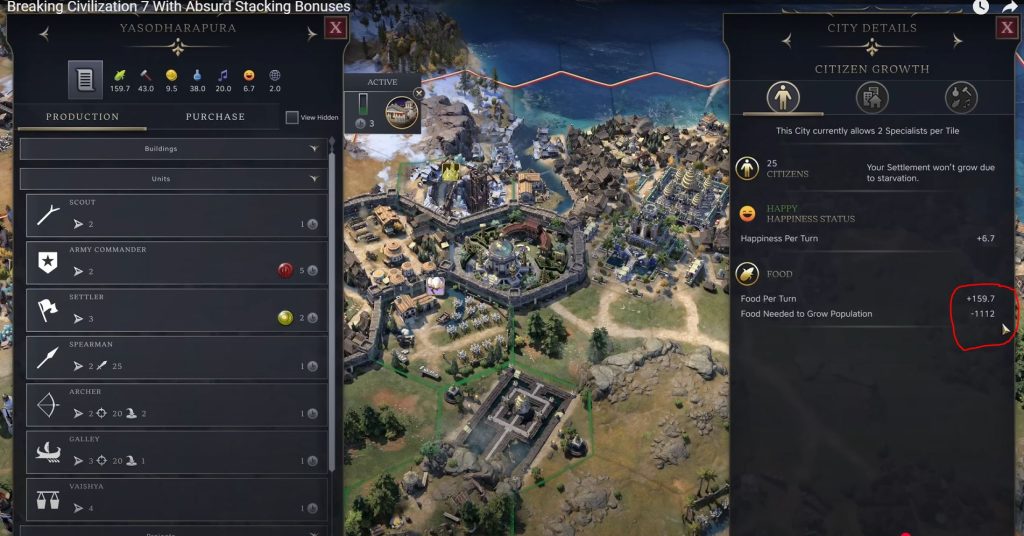The width and height of the screenshot is (1024, 536).
Task: Select Spearman from the unit list
Action: tap(176, 357)
